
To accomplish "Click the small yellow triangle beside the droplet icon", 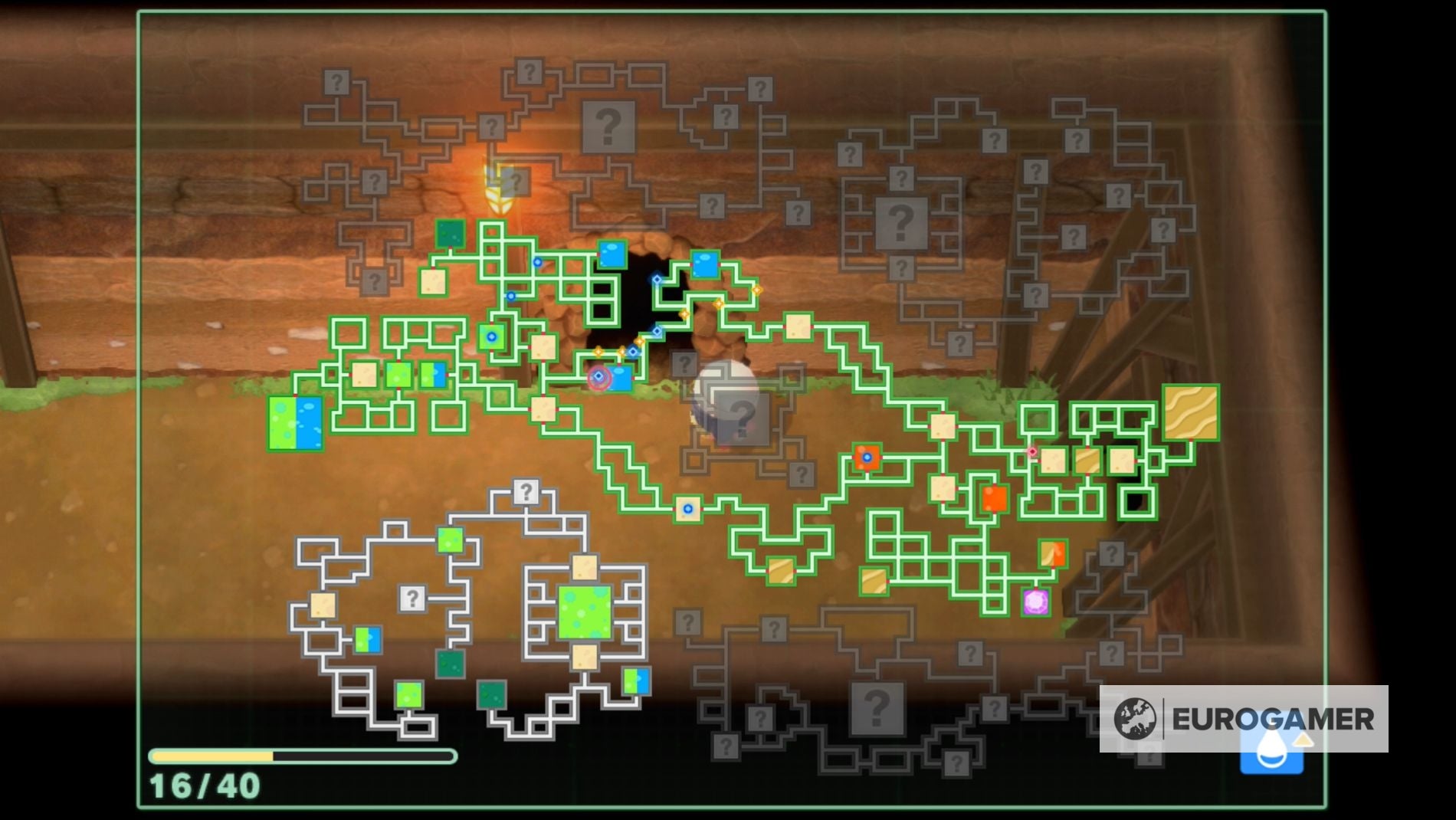I will click(1303, 740).
